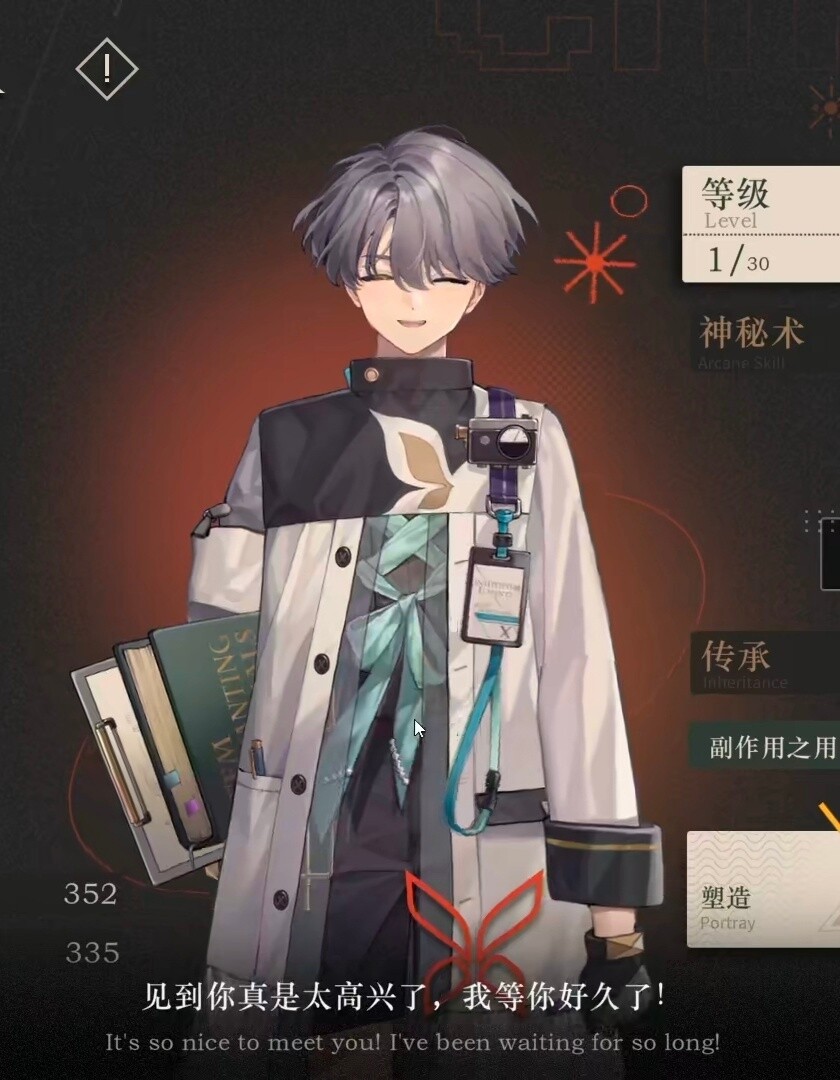Select the 副作用之用 inheritance entry
840x1080 pixels.
769,747
